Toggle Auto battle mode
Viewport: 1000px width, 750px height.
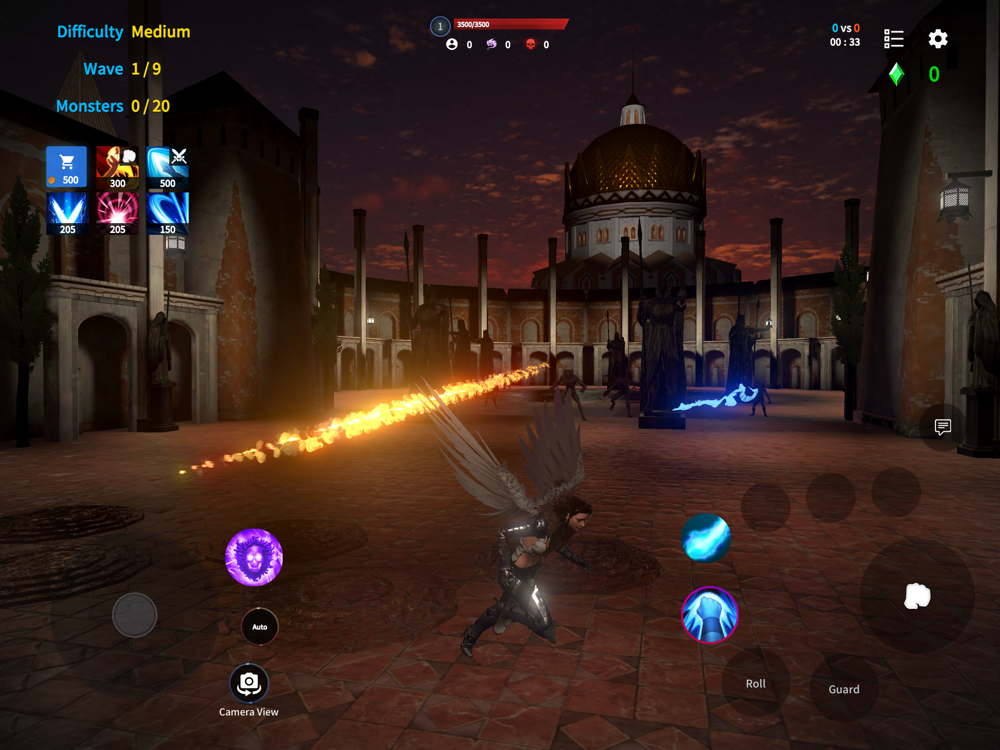click(260, 627)
